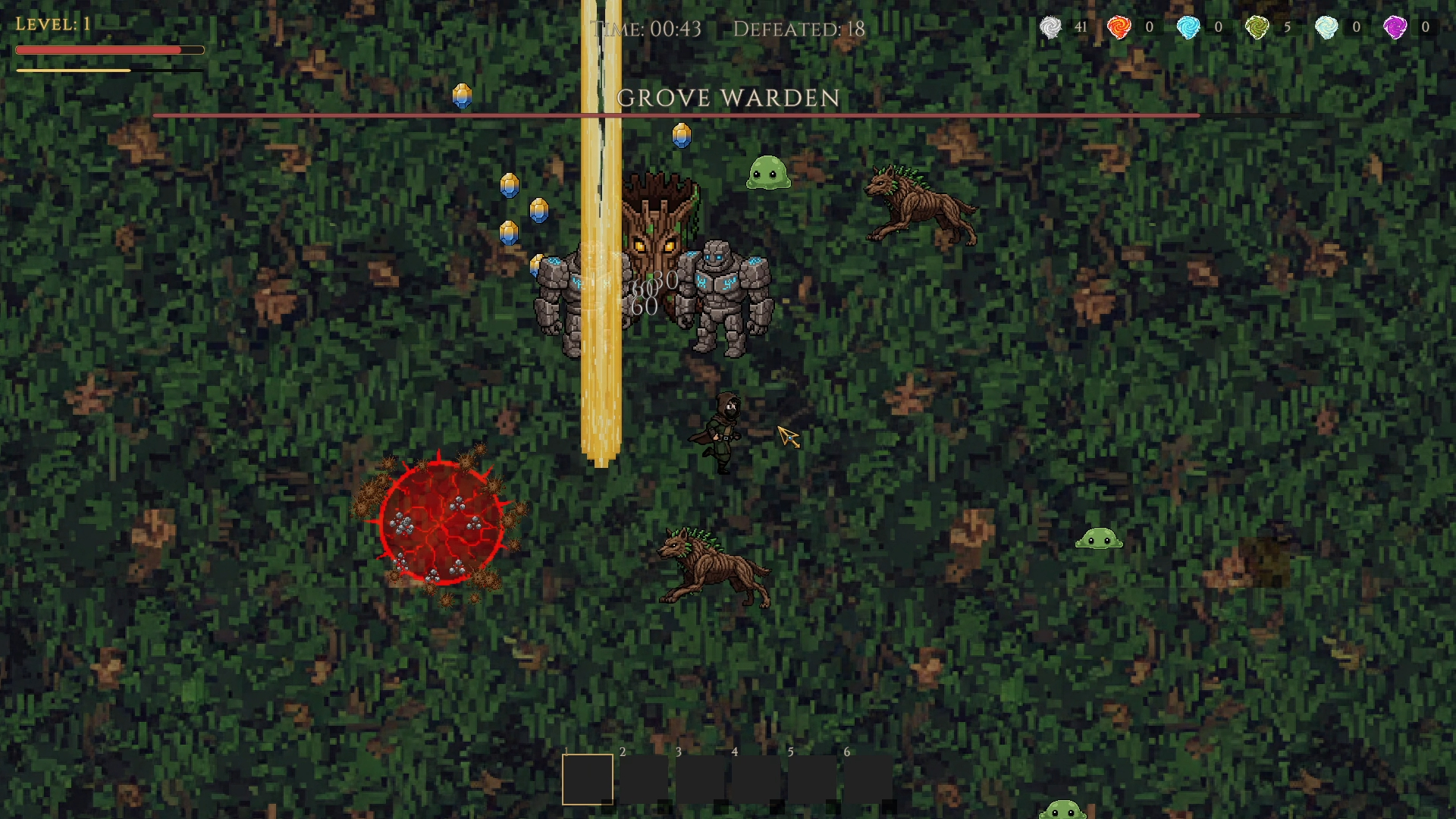Select hotbar slot 3
The height and width of the screenshot is (819, 1456).
click(x=699, y=779)
